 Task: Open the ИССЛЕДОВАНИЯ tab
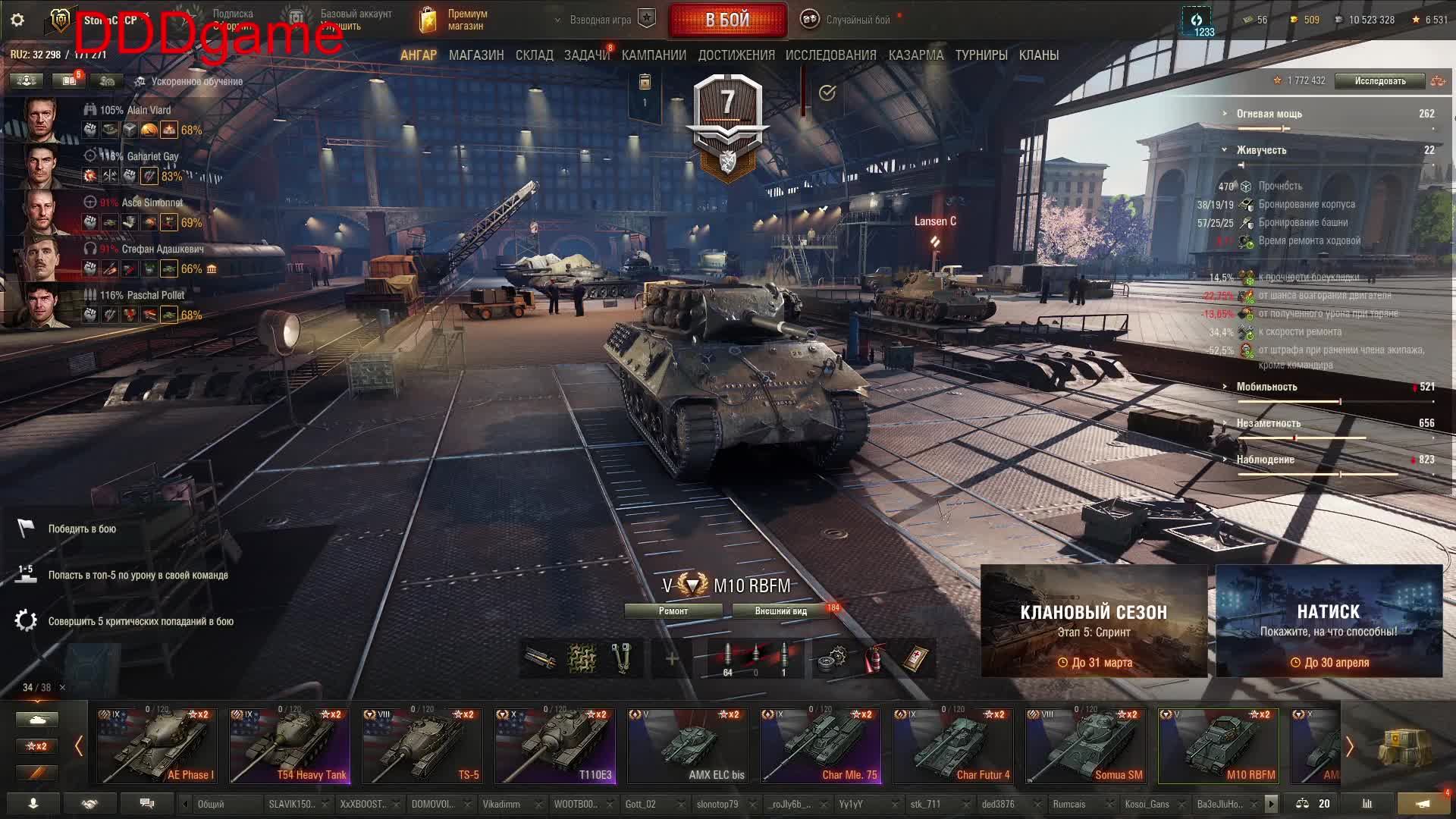point(830,55)
